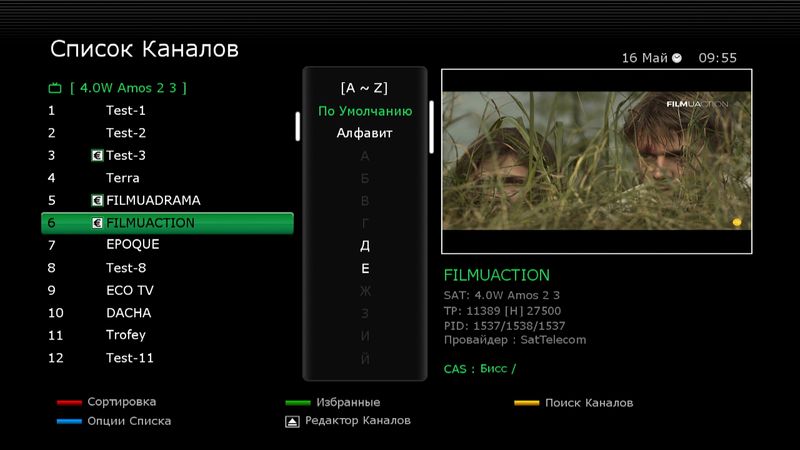Select the 'Алфавит' sort option
This screenshot has height=450, width=800.
click(365, 133)
